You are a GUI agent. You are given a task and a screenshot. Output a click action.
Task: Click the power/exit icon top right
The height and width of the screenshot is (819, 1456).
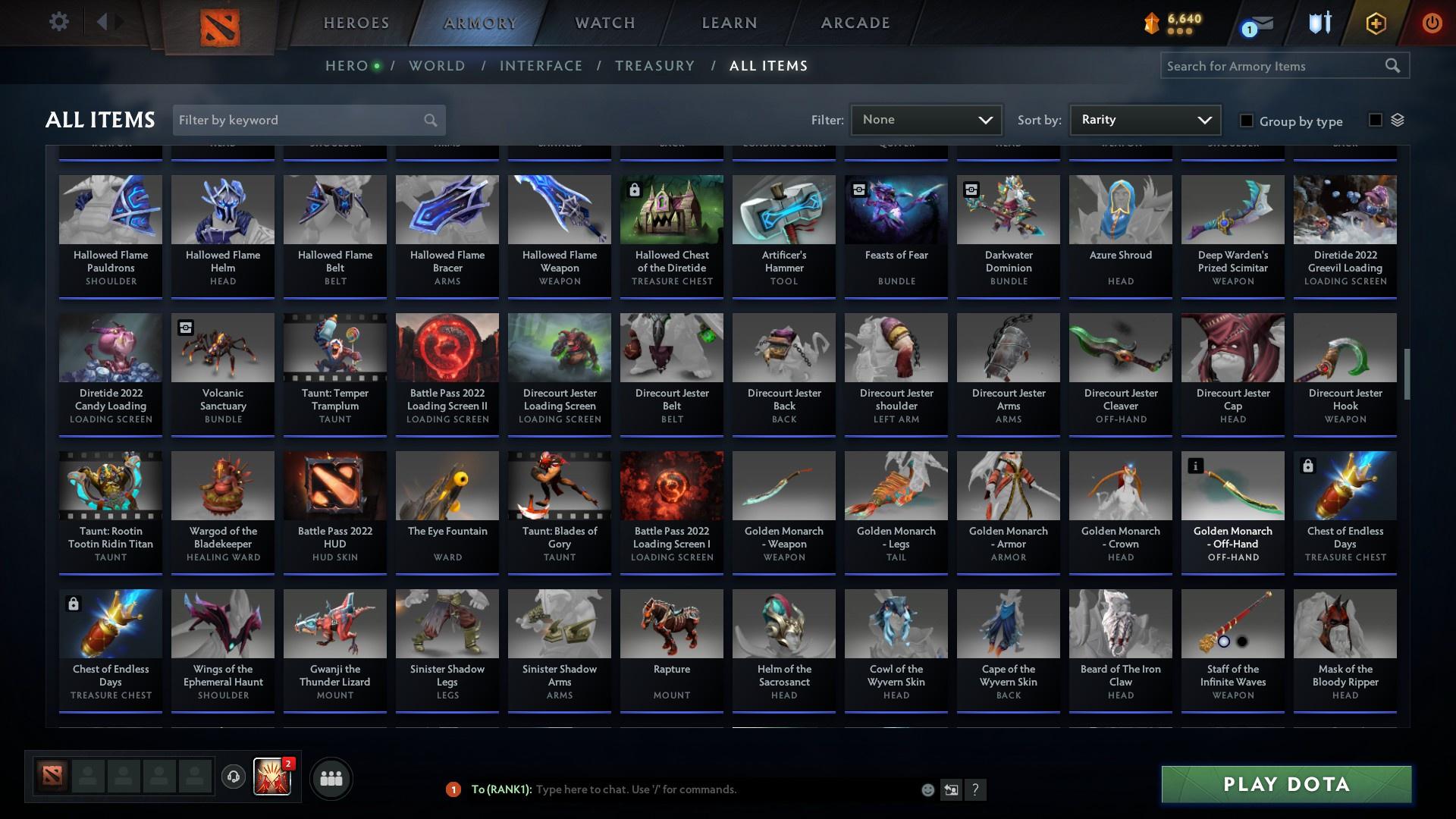click(x=1432, y=23)
